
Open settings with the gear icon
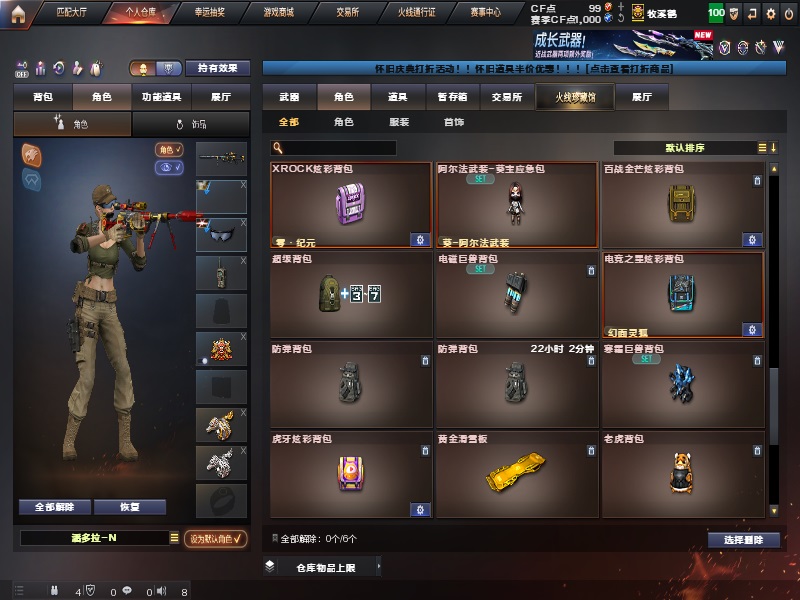tap(770, 14)
